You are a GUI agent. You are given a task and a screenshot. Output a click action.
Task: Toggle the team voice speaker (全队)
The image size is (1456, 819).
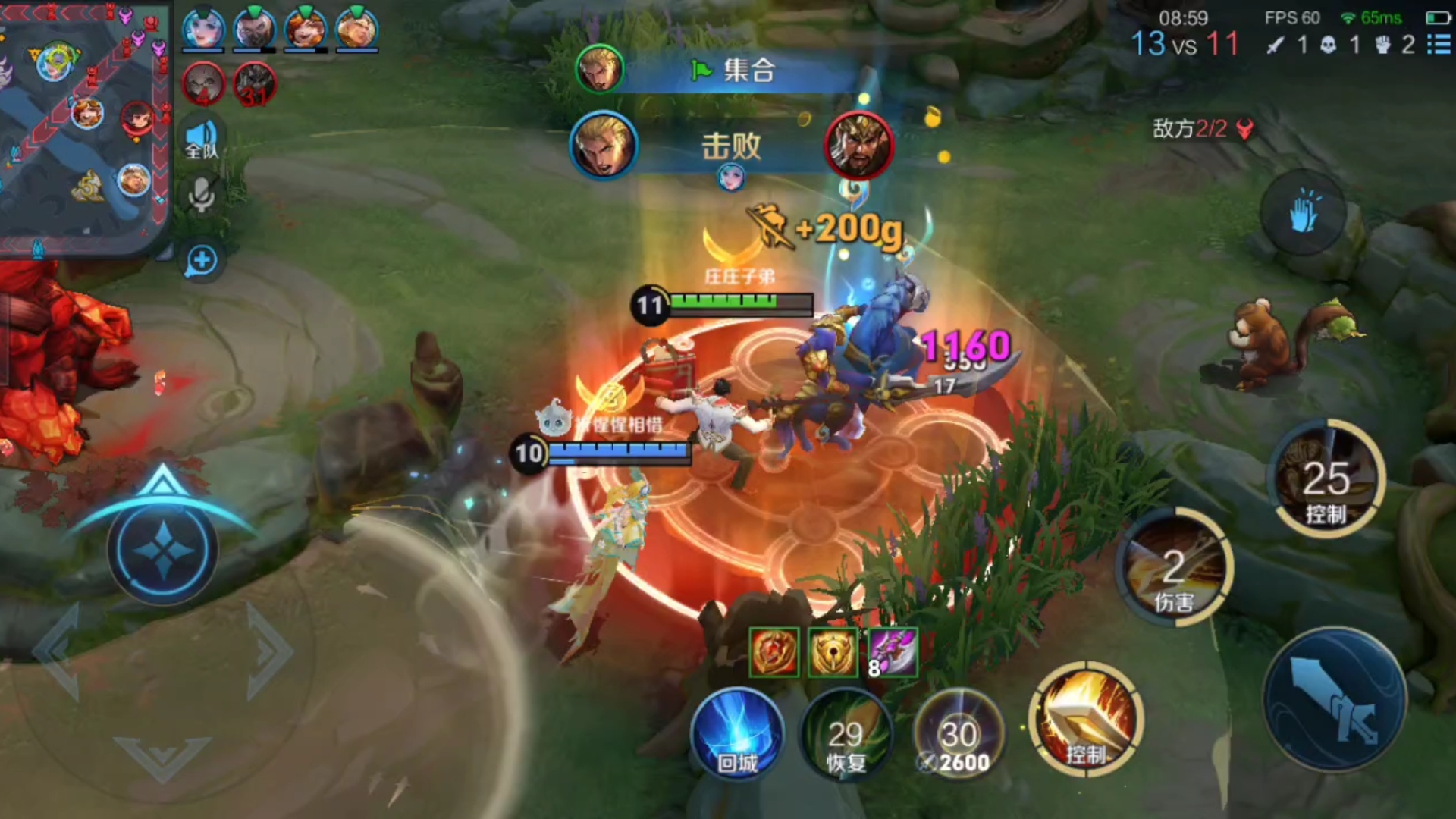202,140
